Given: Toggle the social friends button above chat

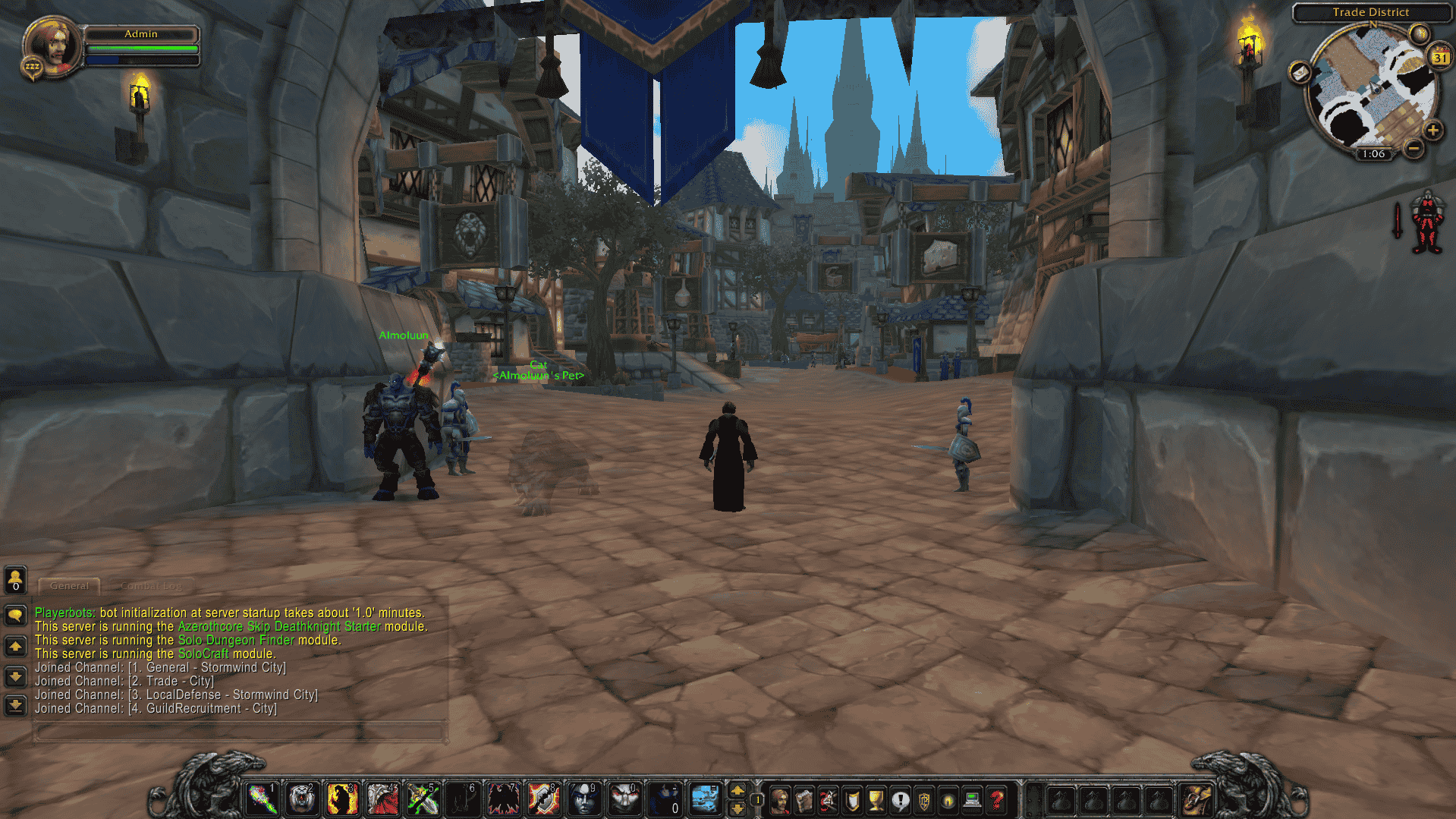Looking at the screenshot, I should 15,581.
